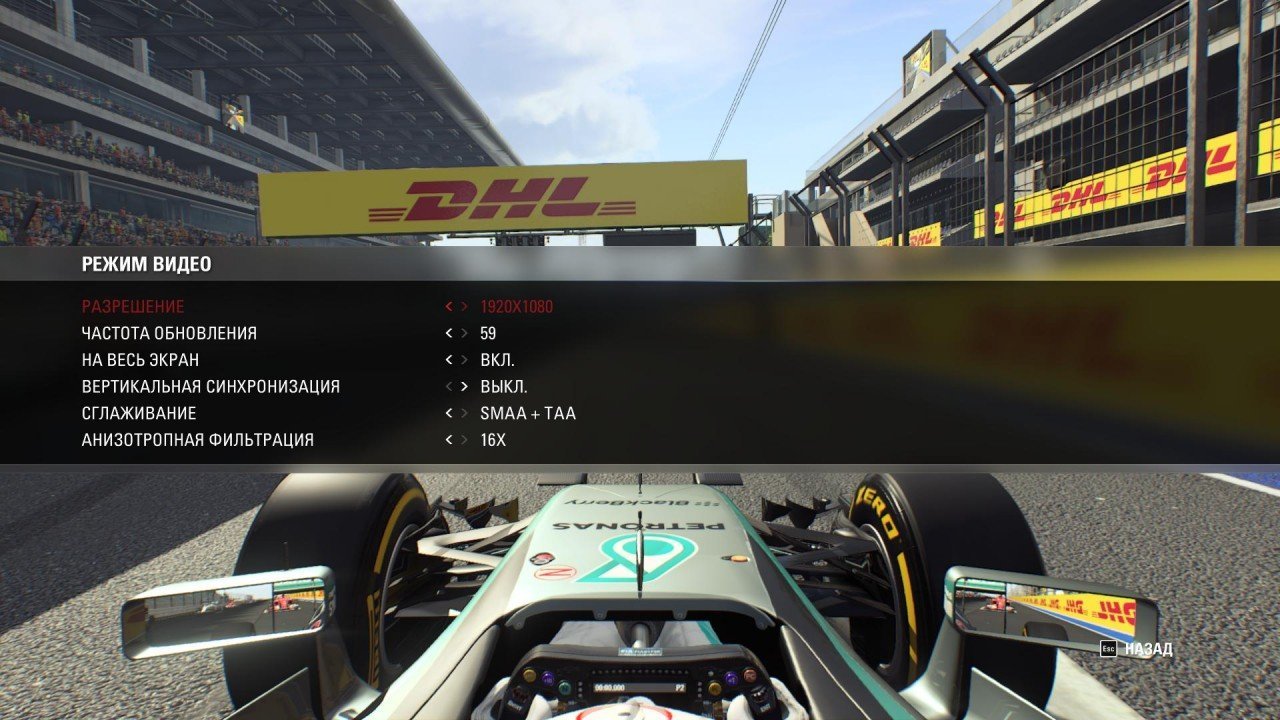Decrease refresh rate with left arrow by 59
1280x720 pixels.
click(449, 333)
